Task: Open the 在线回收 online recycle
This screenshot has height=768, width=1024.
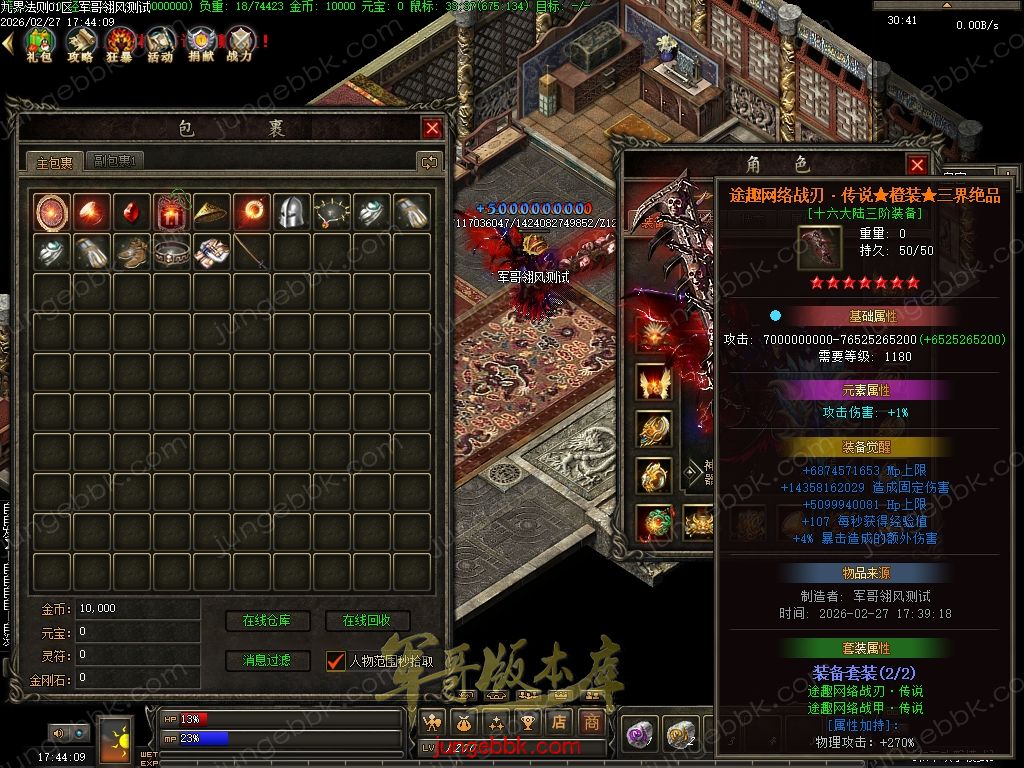Action: 367,621
